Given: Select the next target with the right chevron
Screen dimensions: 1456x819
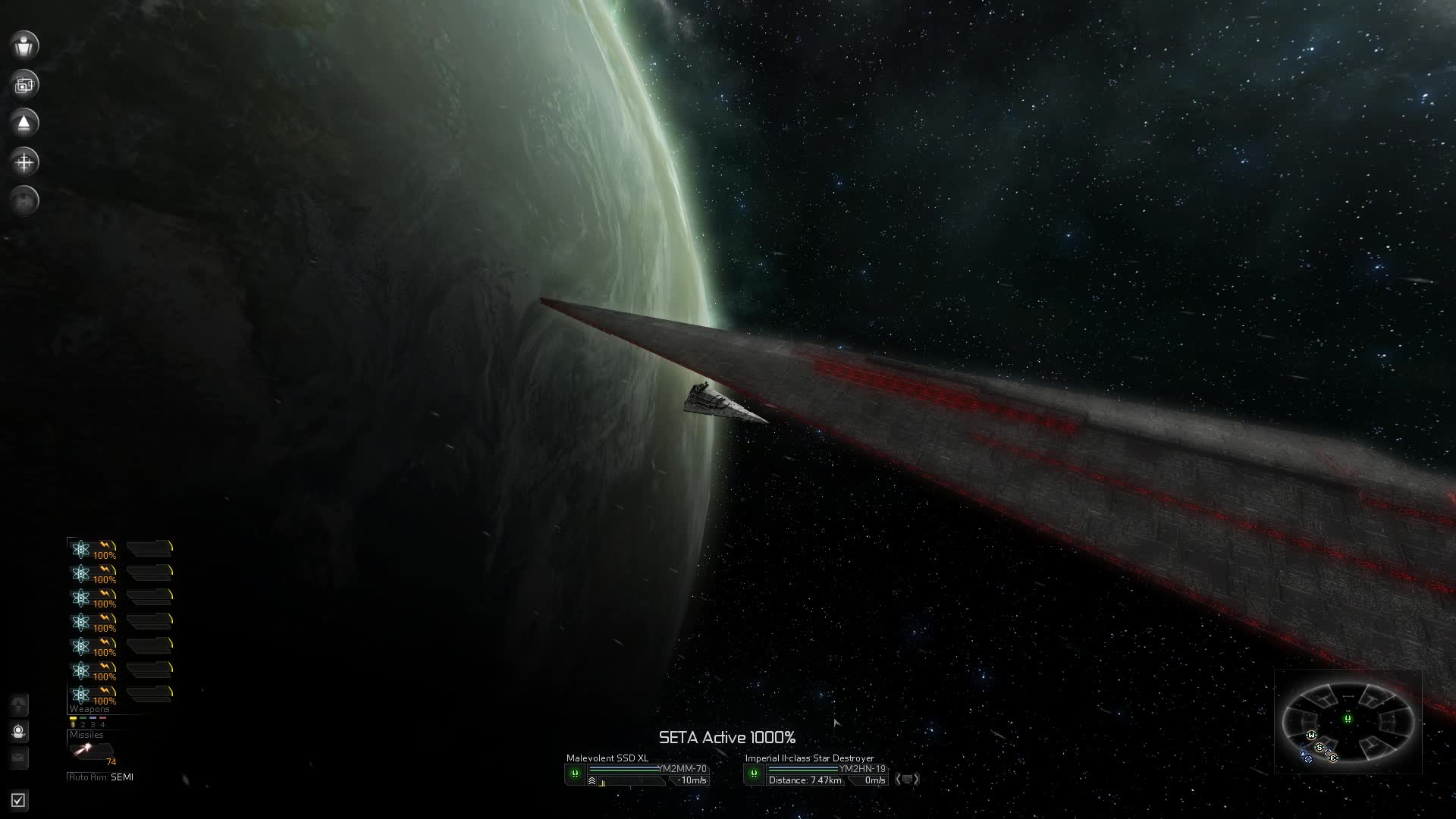Looking at the screenshot, I should coord(917,780).
